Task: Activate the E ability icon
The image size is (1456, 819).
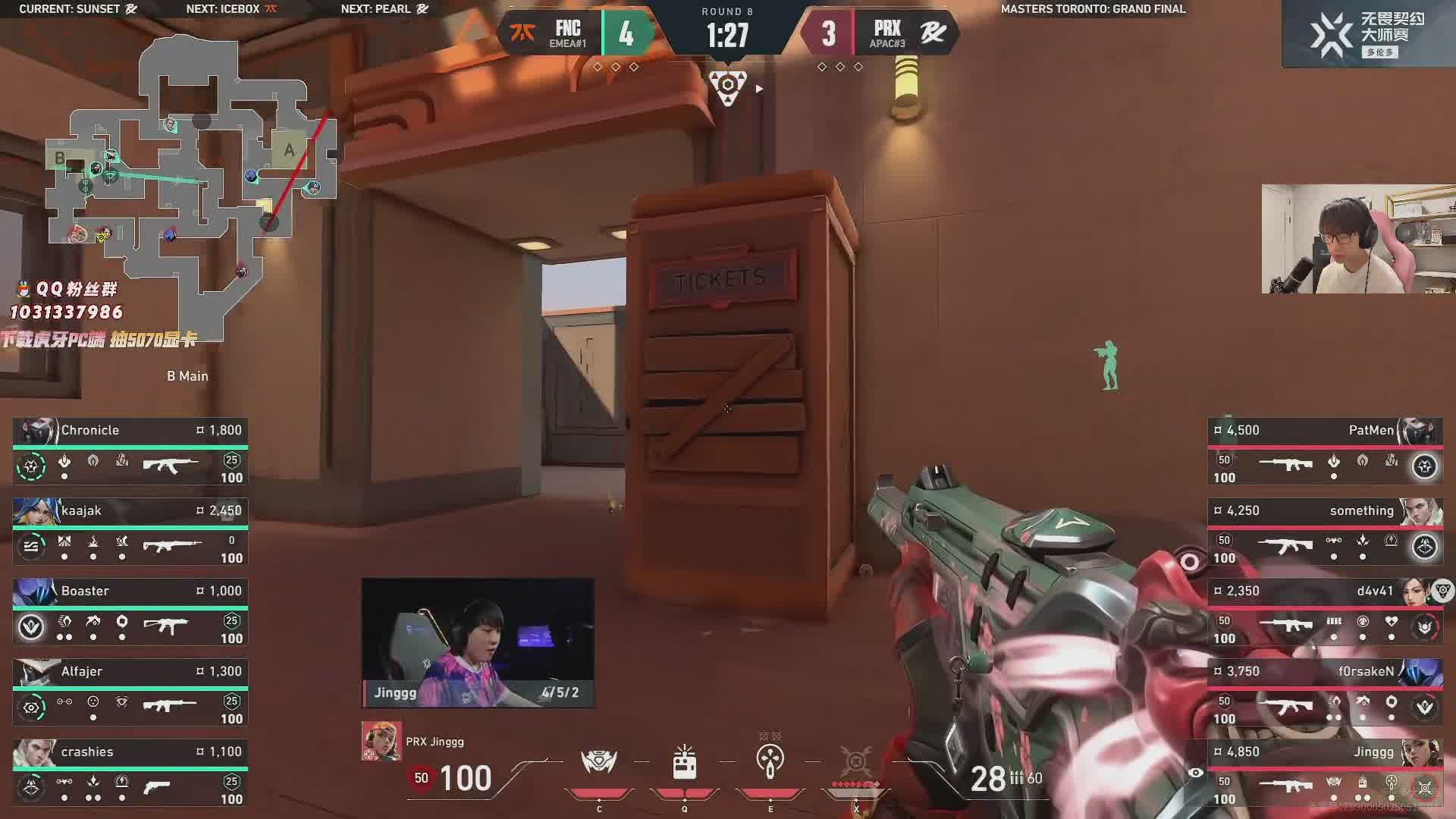Action: pyautogui.click(x=770, y=762)
